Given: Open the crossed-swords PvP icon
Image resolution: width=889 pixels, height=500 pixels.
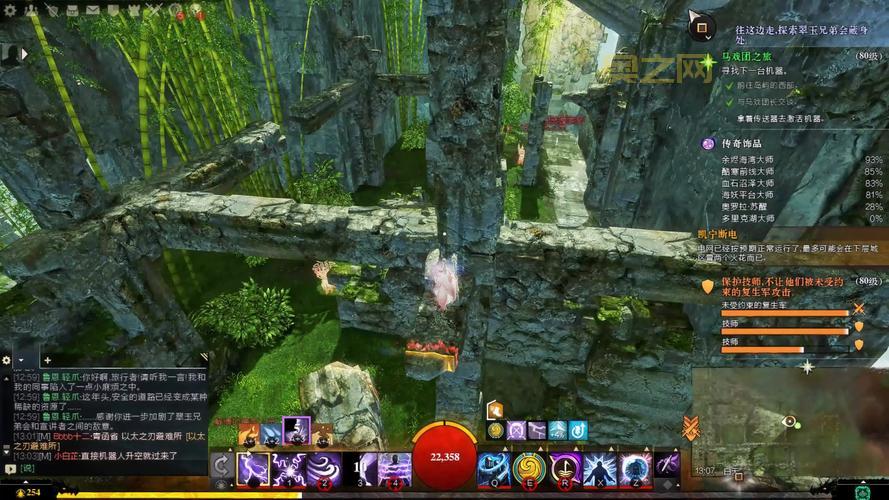Looking at the screenshot, I should 155,10.
